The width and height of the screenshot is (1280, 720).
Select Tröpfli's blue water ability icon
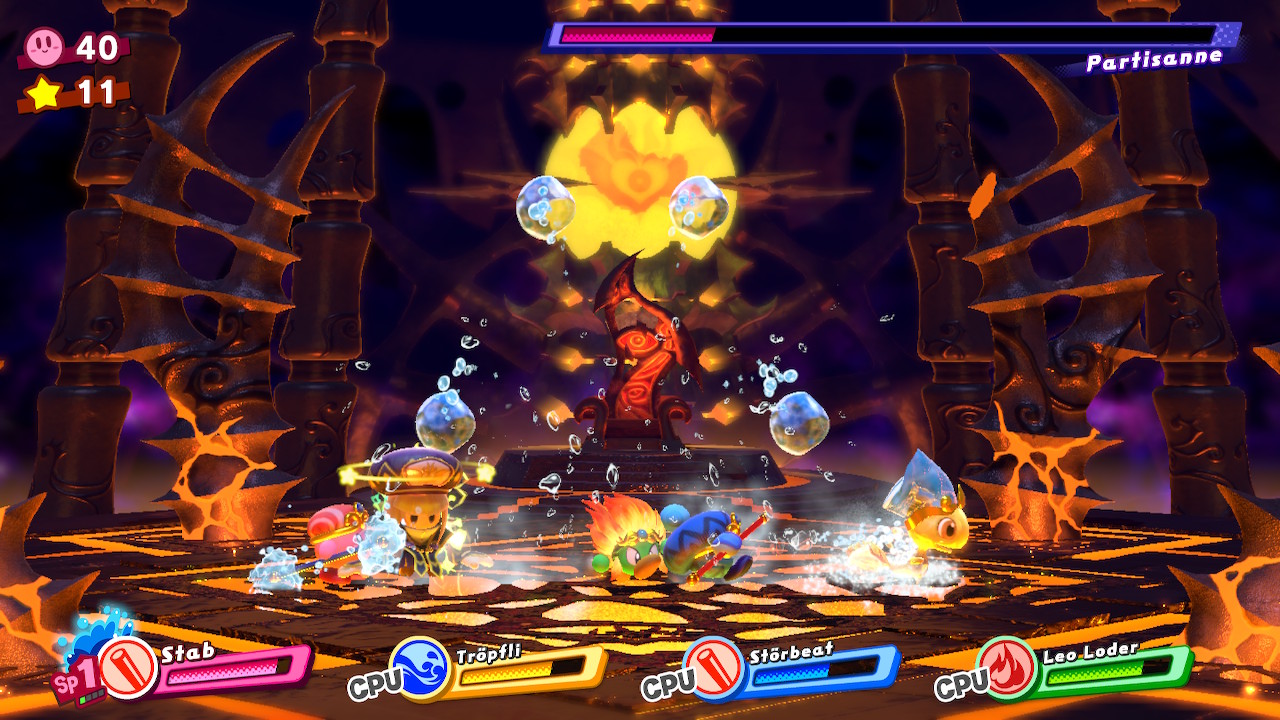tap(421, 668)
